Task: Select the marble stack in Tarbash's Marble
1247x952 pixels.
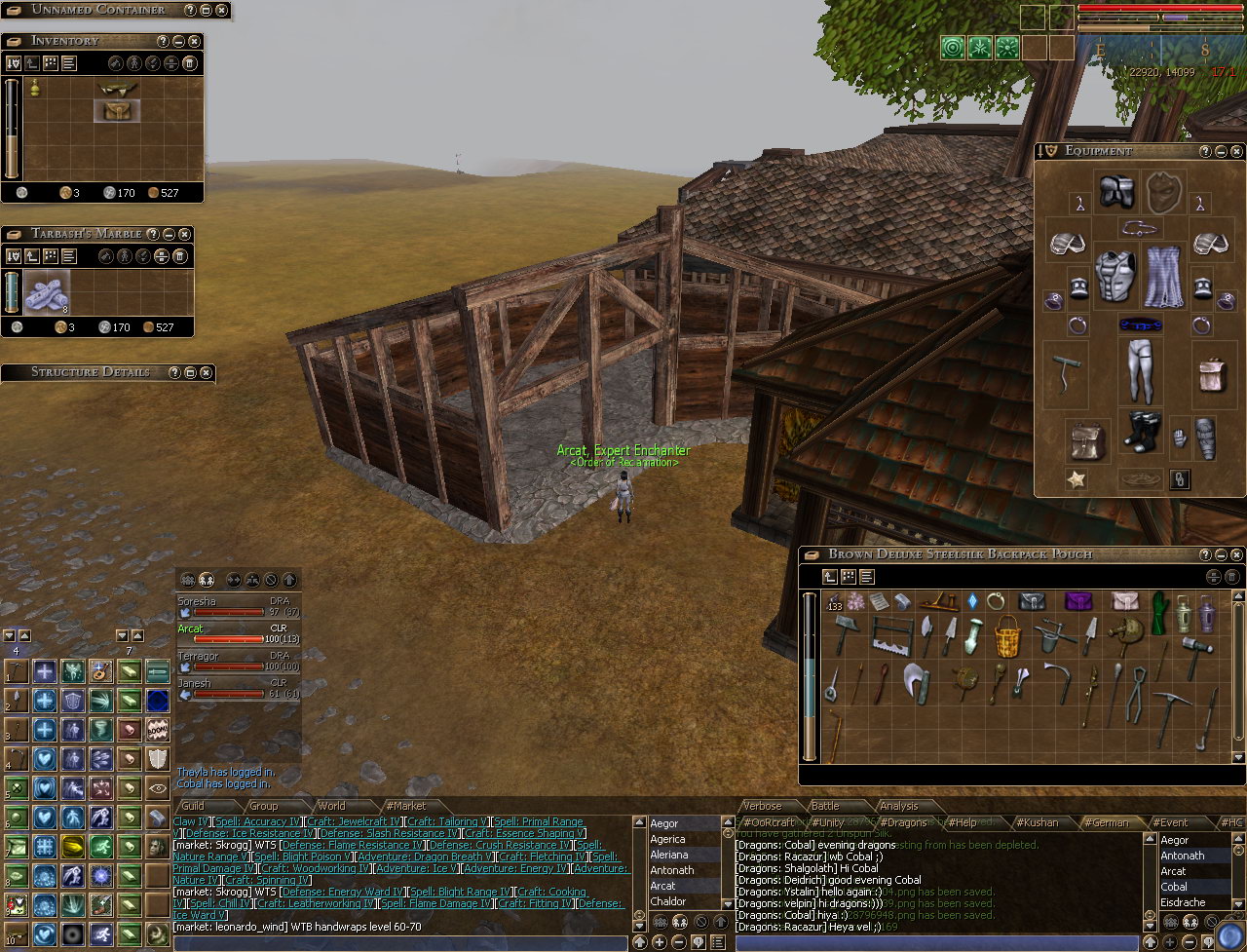Action: tap(47, 292)
